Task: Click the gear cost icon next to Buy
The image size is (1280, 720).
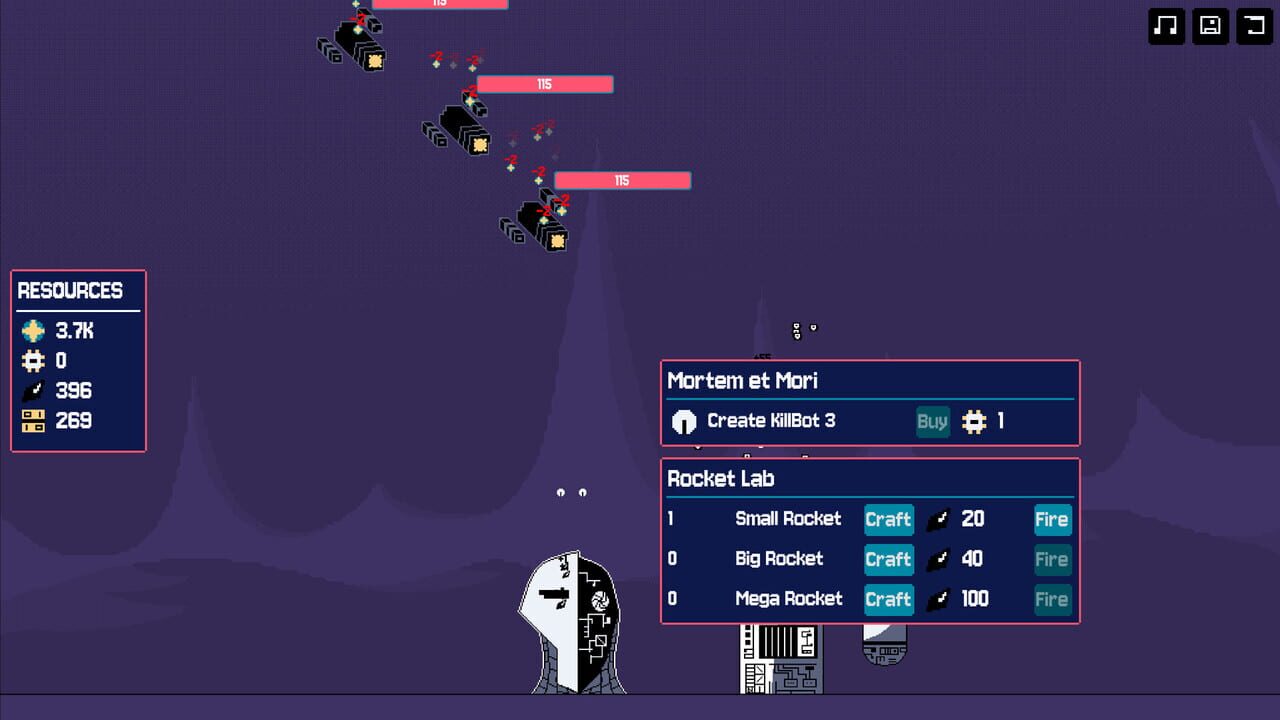Action: point(975,421)
